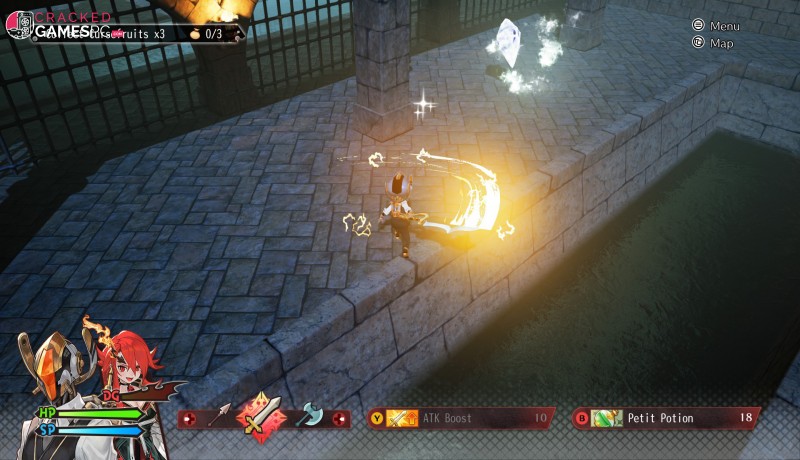The width and height of the screenshot is (800, 460).
Task: Cycle weapons with the left arrow
Action: pos(187,418)
